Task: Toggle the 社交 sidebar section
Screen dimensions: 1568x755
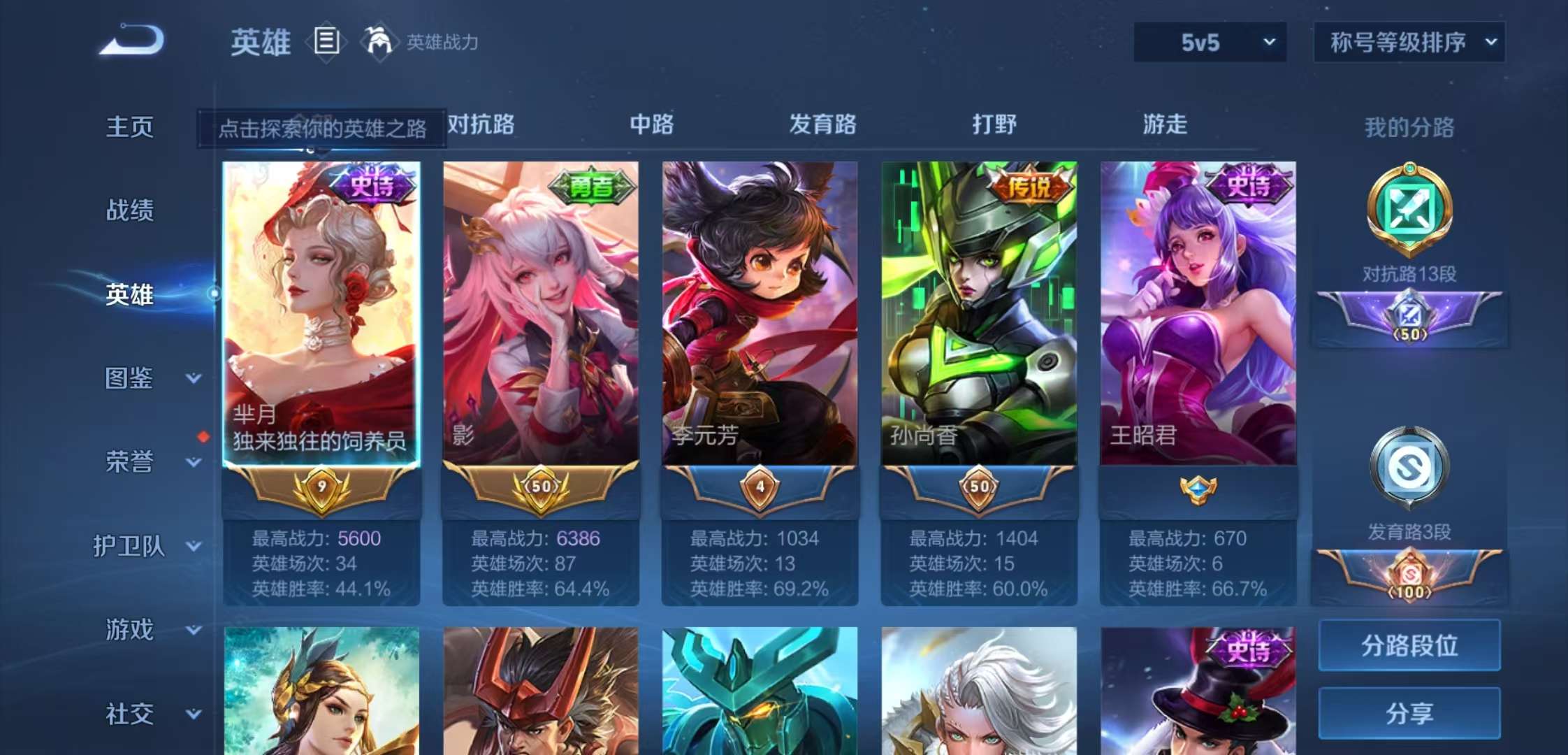Action: pos(131,714)
